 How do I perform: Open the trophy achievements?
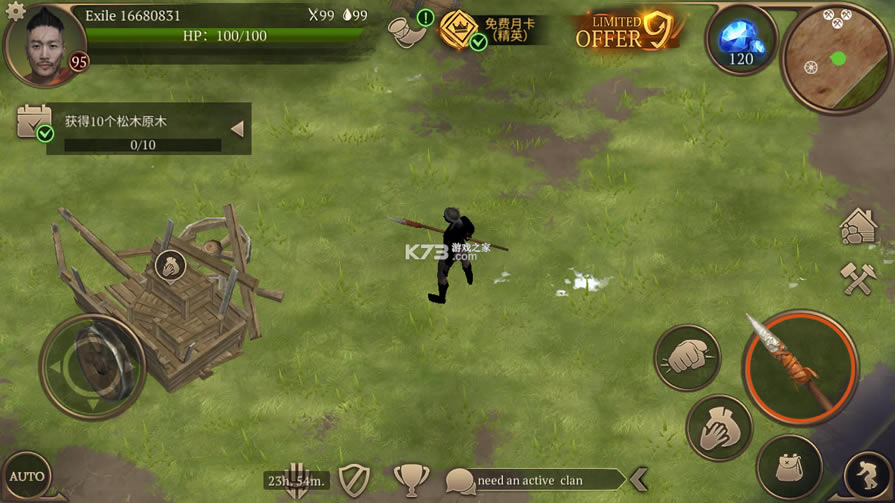pos(410,480)
